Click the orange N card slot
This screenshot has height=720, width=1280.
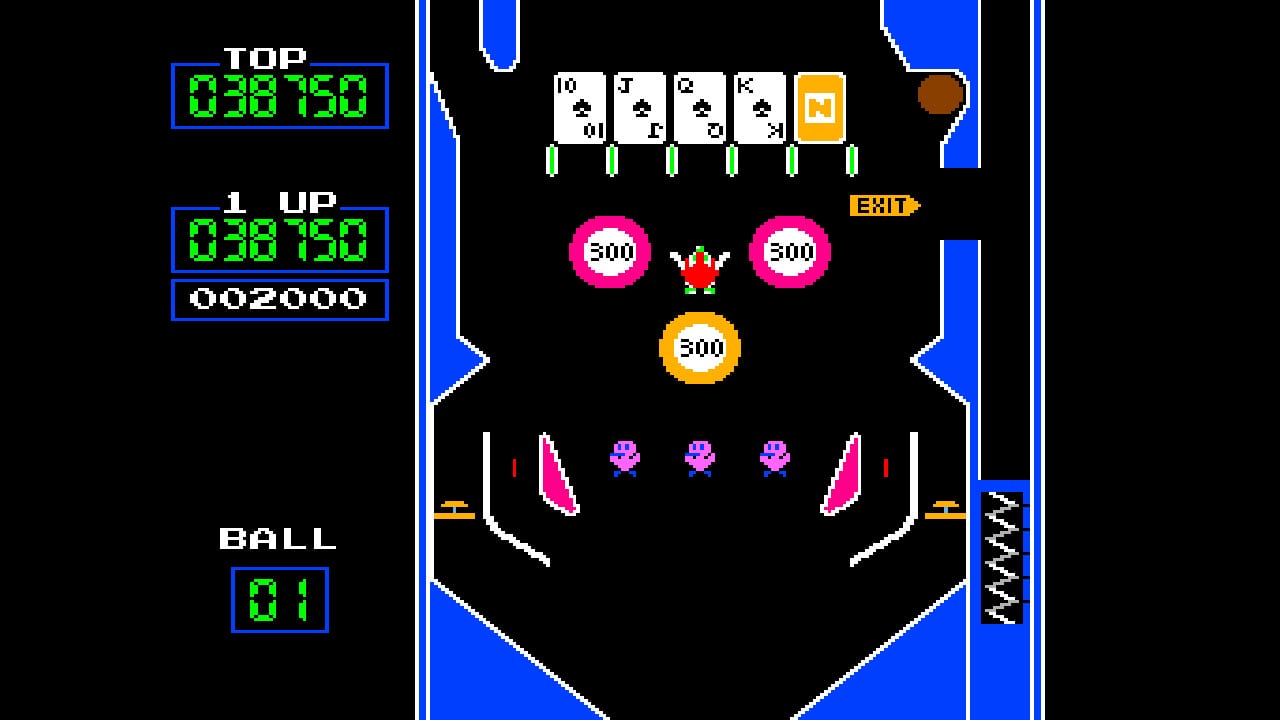pyautogui.click(x=817, y=105)
